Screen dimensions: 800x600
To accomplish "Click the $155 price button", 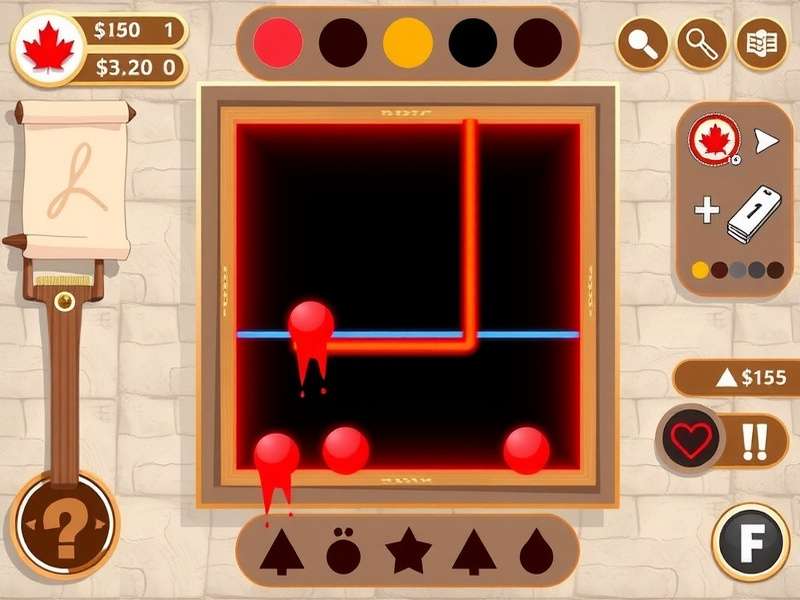I will tap(739, 378).
